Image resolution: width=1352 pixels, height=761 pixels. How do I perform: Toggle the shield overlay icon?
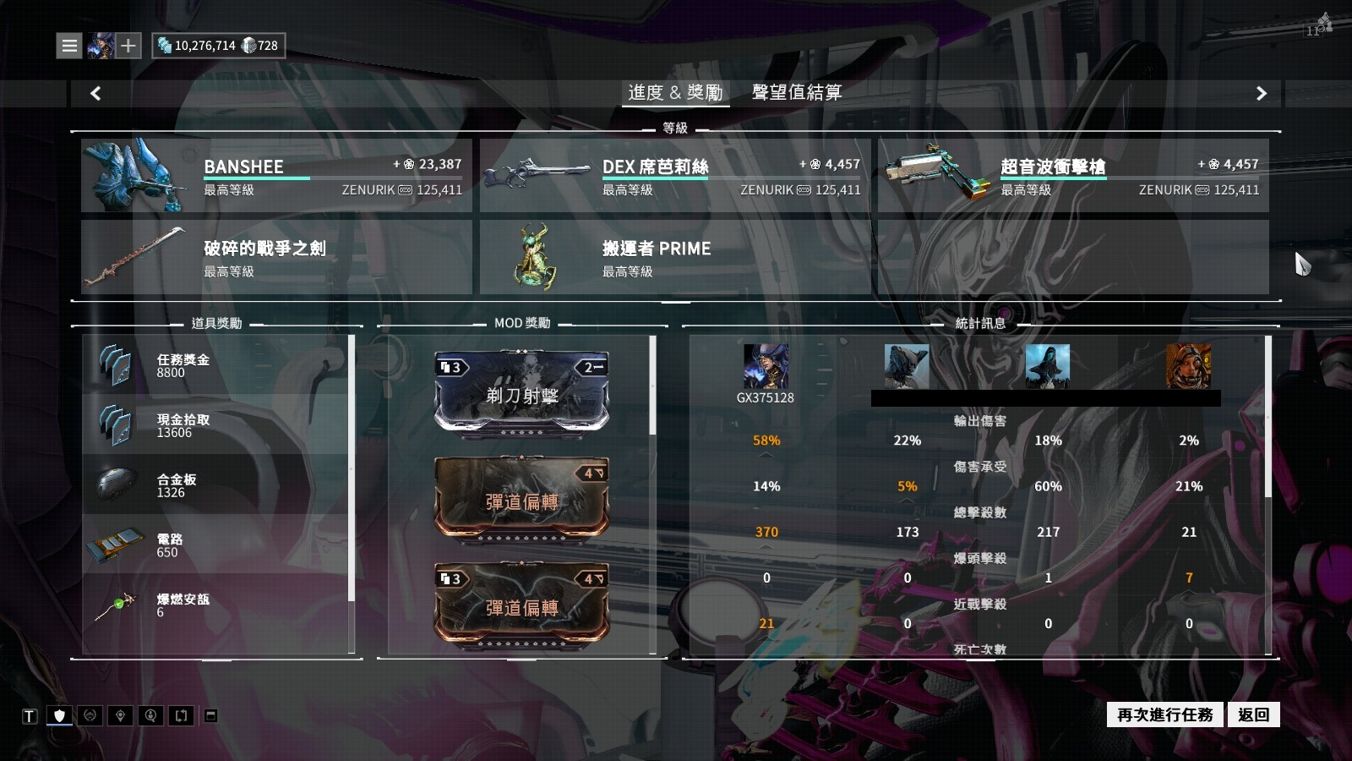tap(58, 716)
